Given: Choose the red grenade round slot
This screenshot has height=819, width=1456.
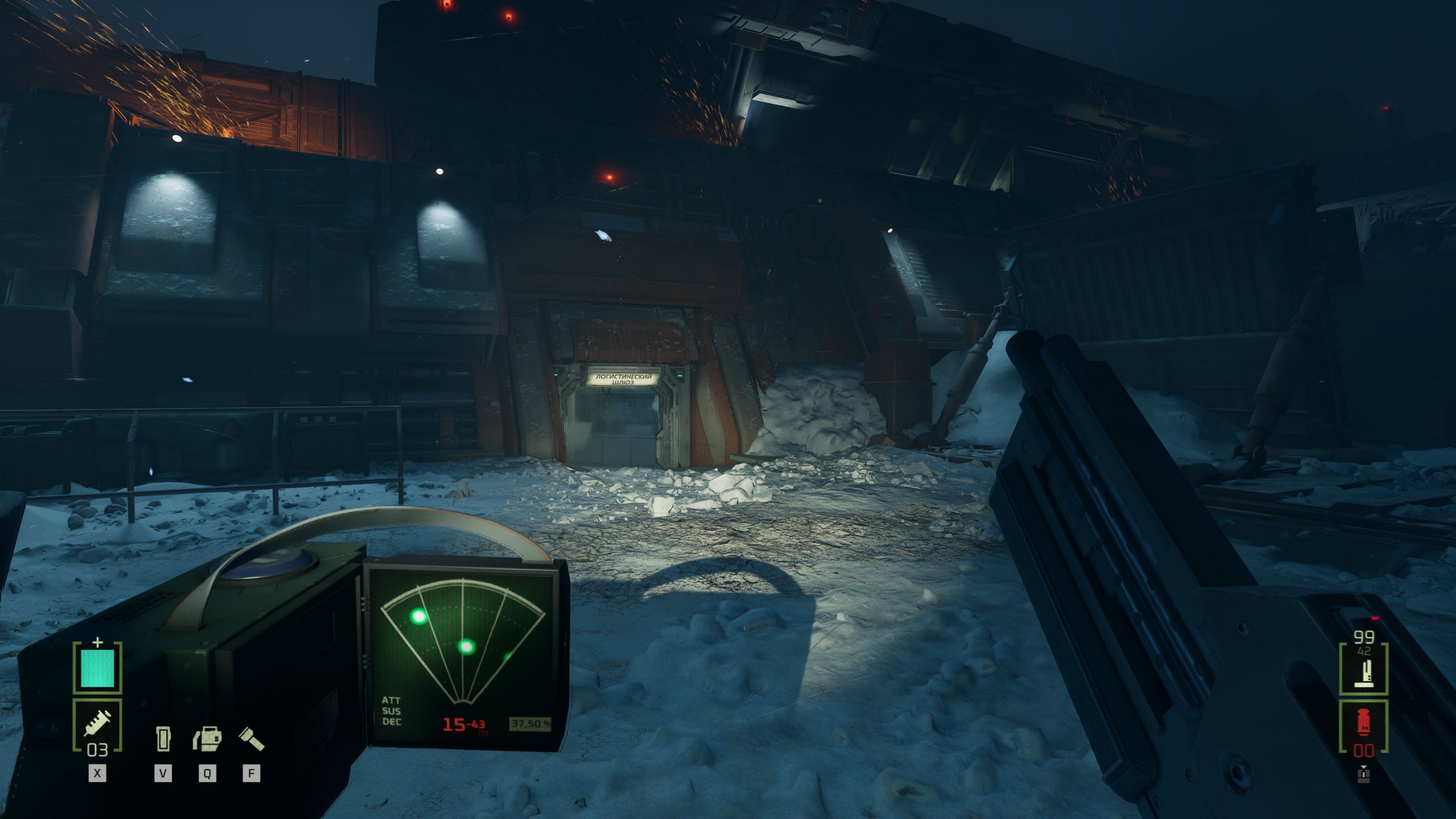Looking at the screenshot, I should 1363,725.
